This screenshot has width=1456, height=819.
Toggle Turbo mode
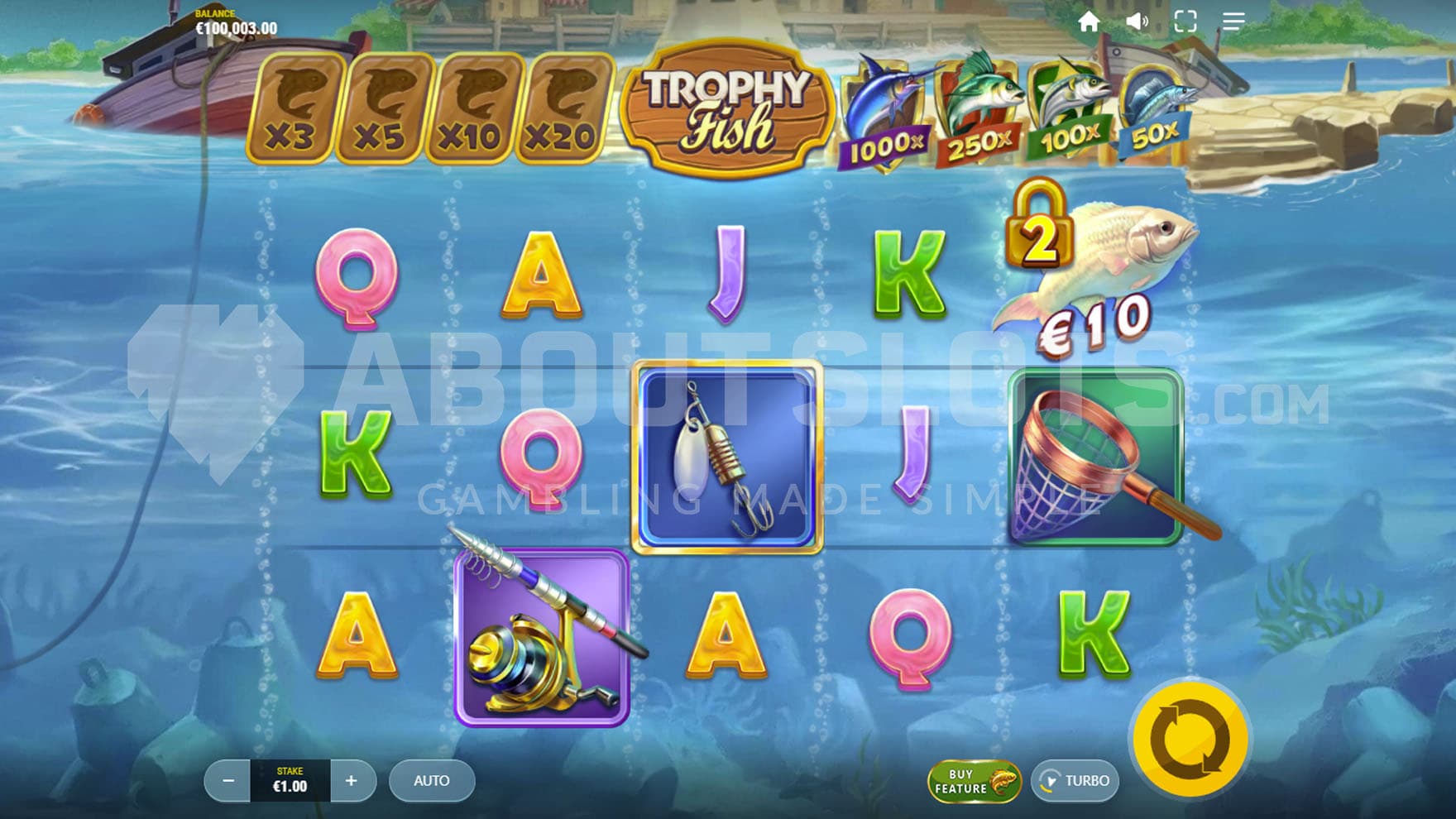(x=1075, y=781)
